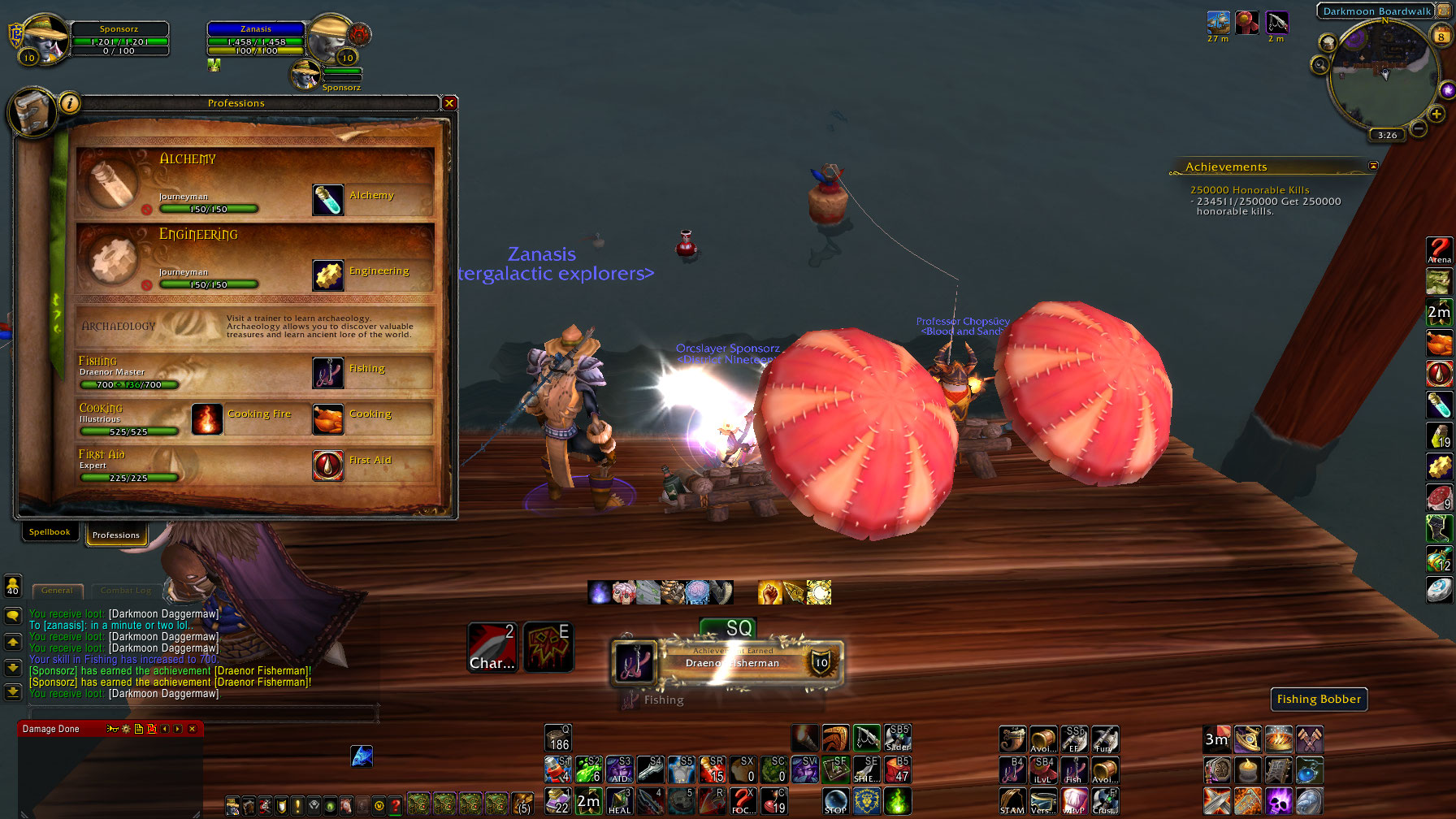Open the First Aid profession icon
The image size is (1456, 819).
click(x=328, y=465)
